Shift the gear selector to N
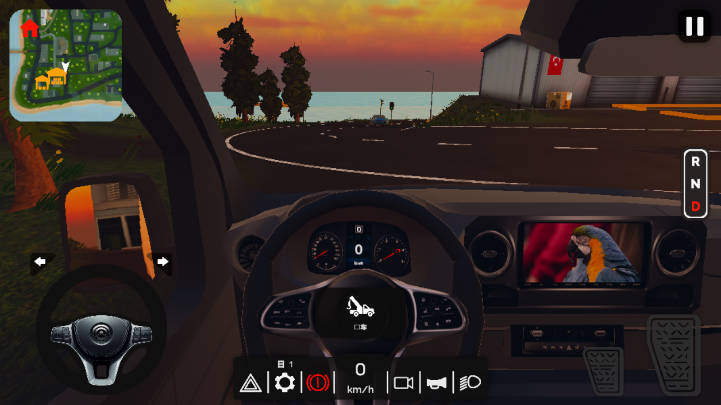 pos(695,183)
